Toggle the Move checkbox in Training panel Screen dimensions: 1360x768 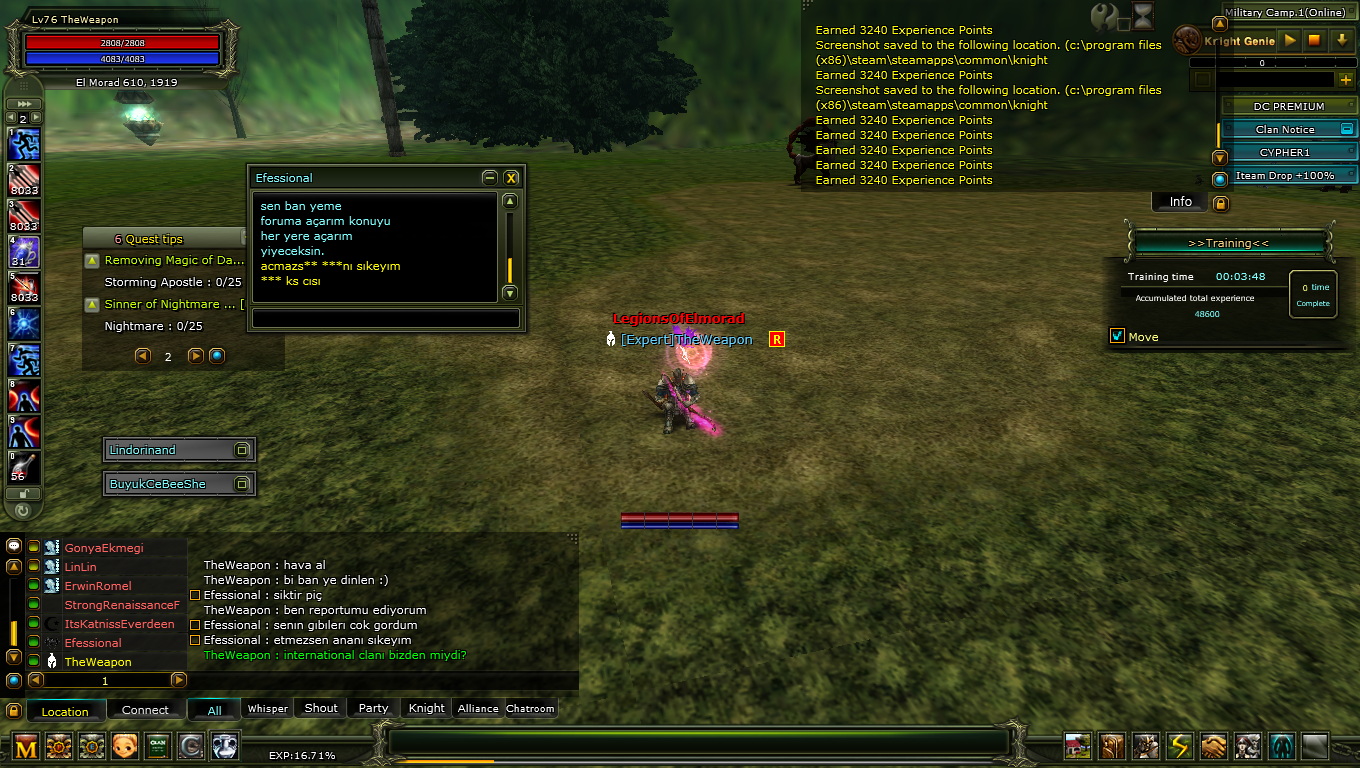pyautogui.click(x=1118, y=336)
